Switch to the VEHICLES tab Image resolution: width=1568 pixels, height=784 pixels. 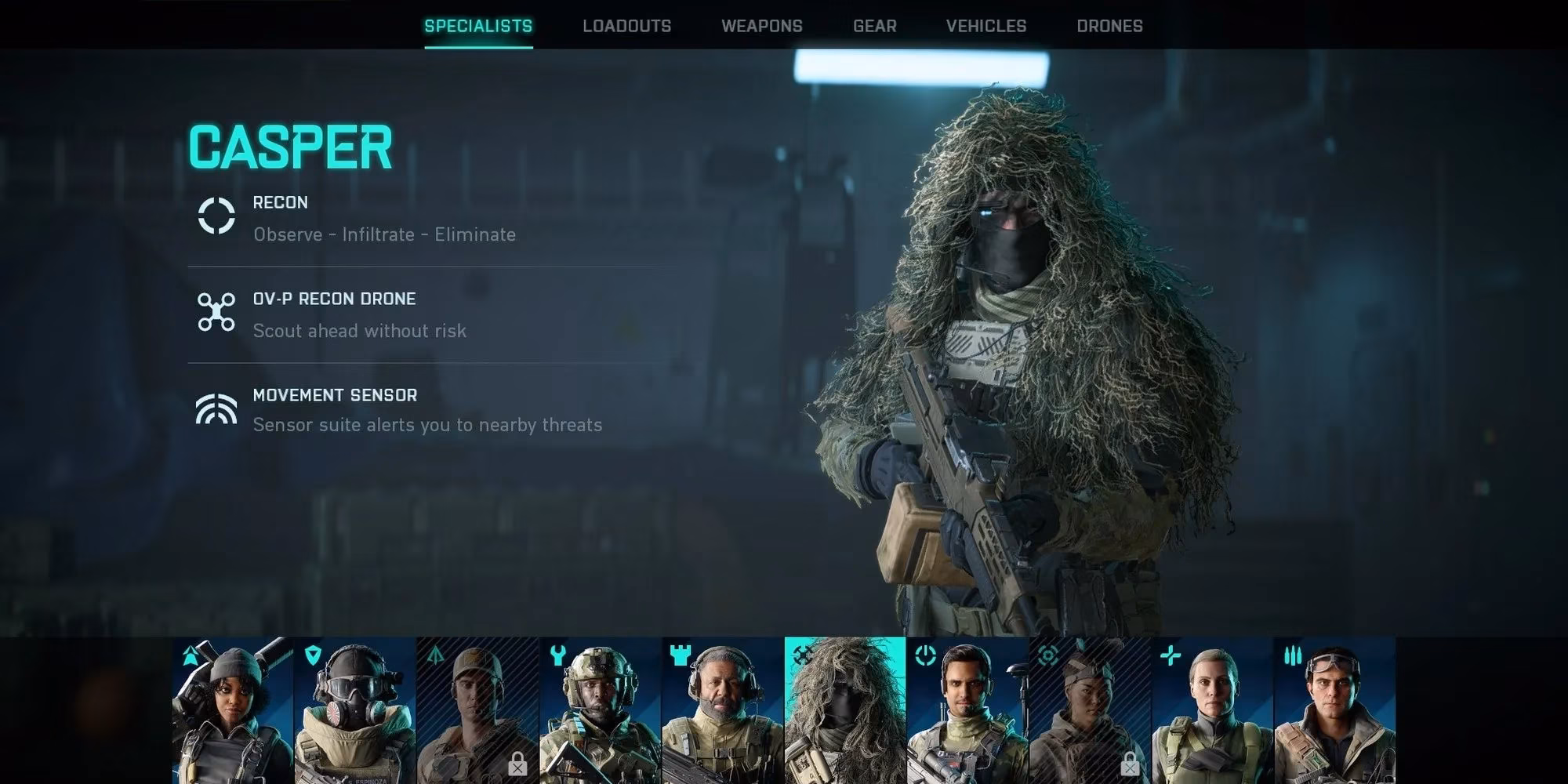986,25
